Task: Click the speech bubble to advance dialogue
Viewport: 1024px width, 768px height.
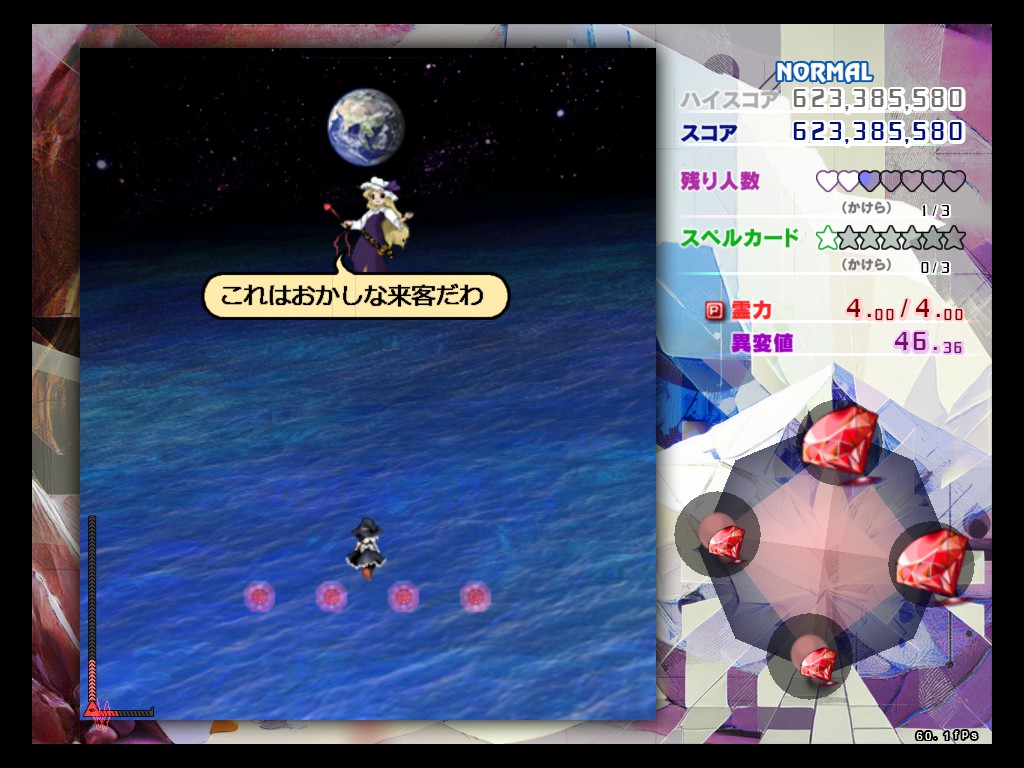Action: tap(356, 296)
